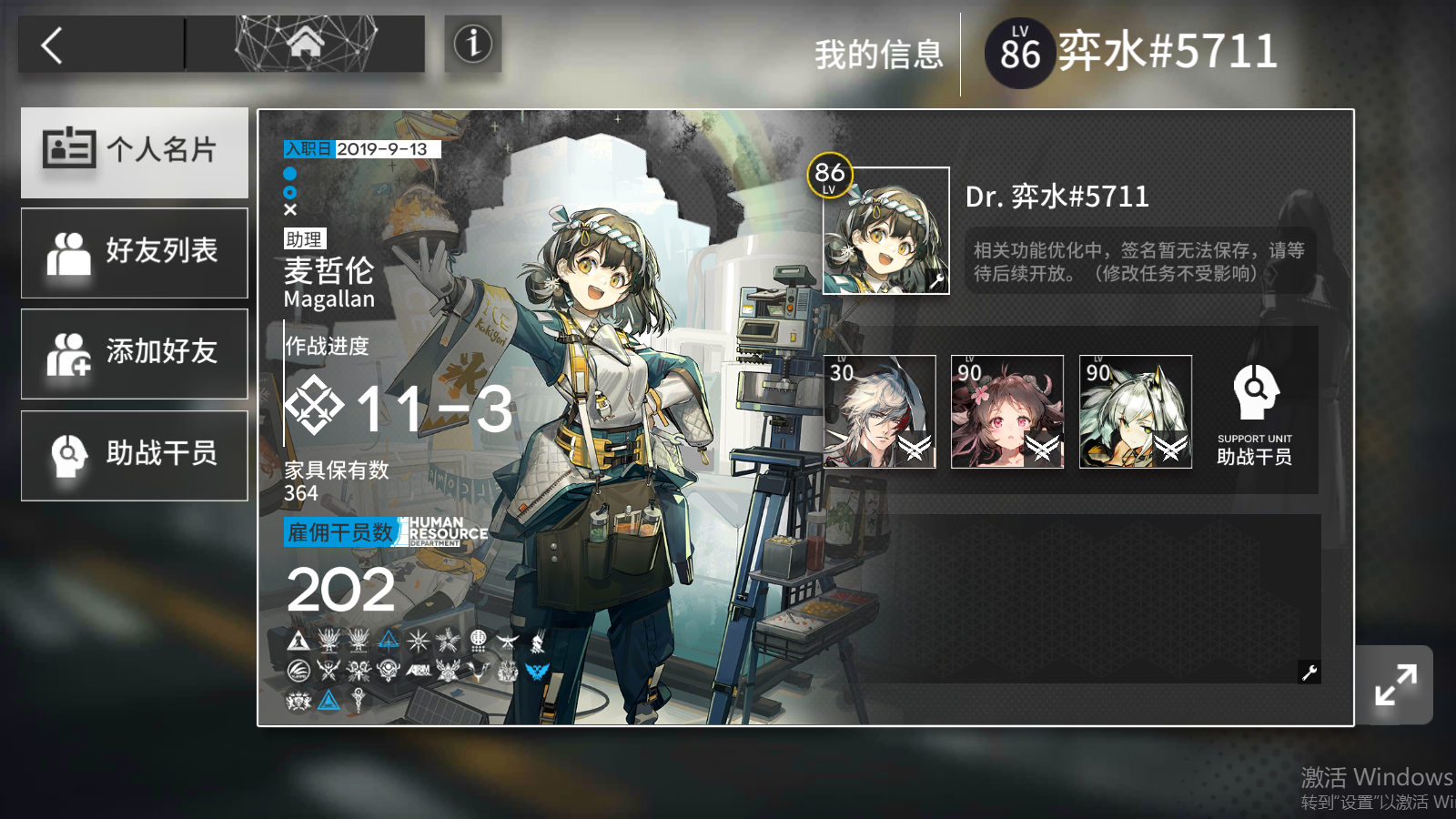This screenshot has width=1456, height=819.
Task: Select the filled blue status dot
Action: click(x=289, y=174)
